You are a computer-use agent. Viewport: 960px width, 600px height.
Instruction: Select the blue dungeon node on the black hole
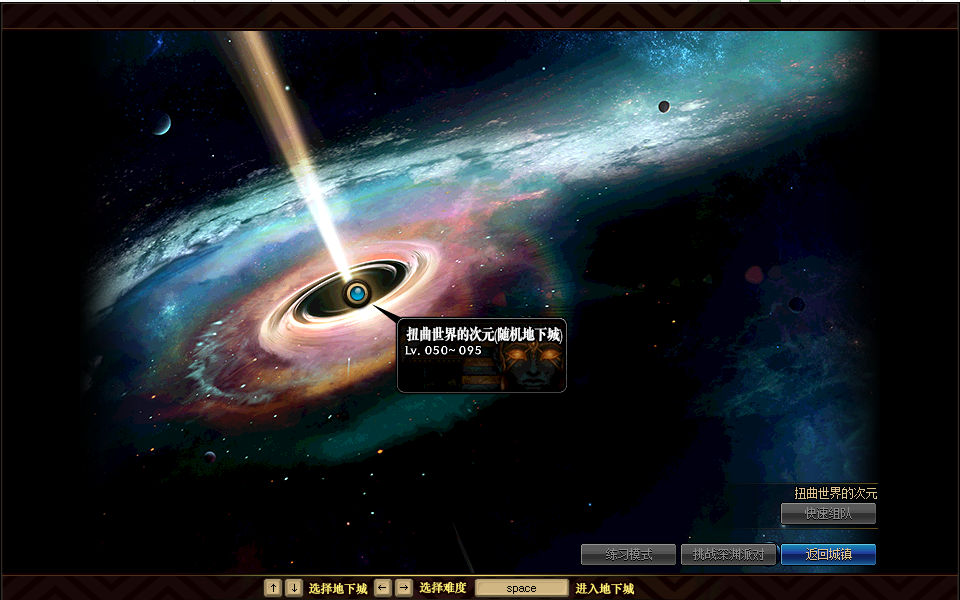pyautogui.click(x=357, y=294)
